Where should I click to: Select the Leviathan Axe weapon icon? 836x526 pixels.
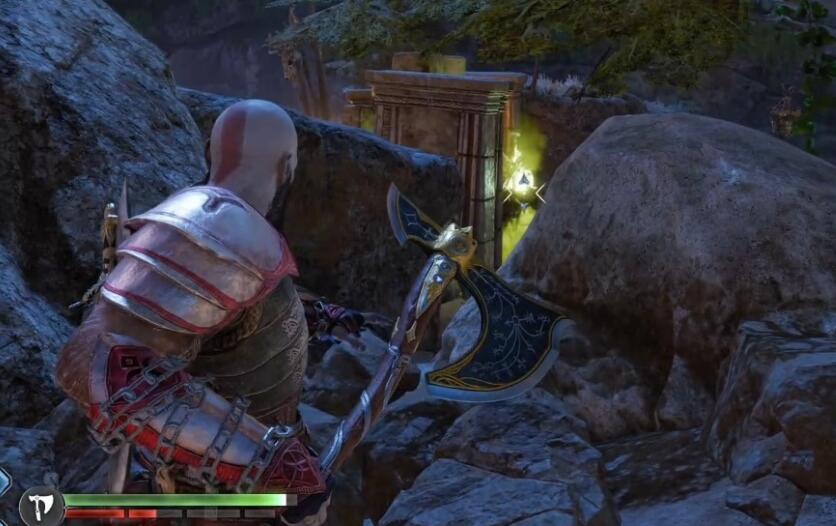click(x=41, y=505)
